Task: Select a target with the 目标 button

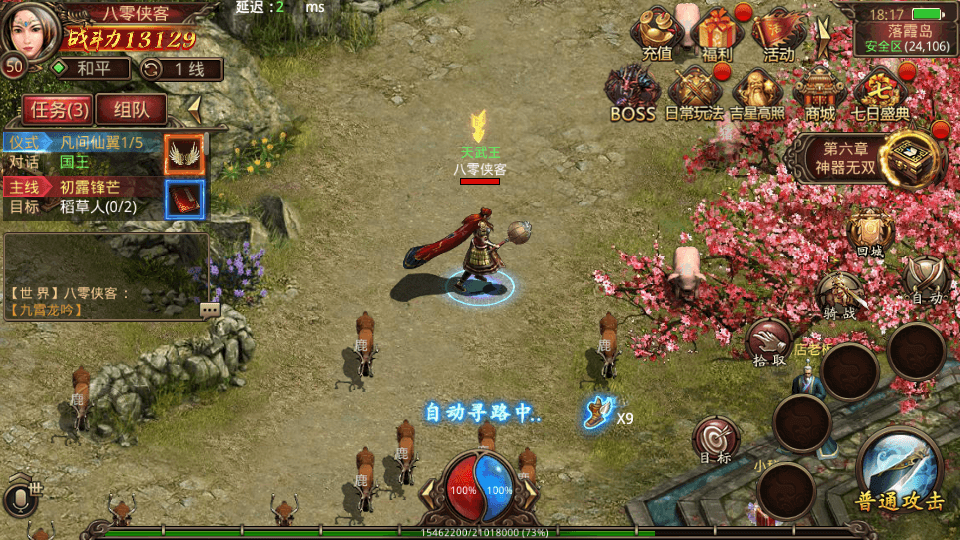Action: 716,441
